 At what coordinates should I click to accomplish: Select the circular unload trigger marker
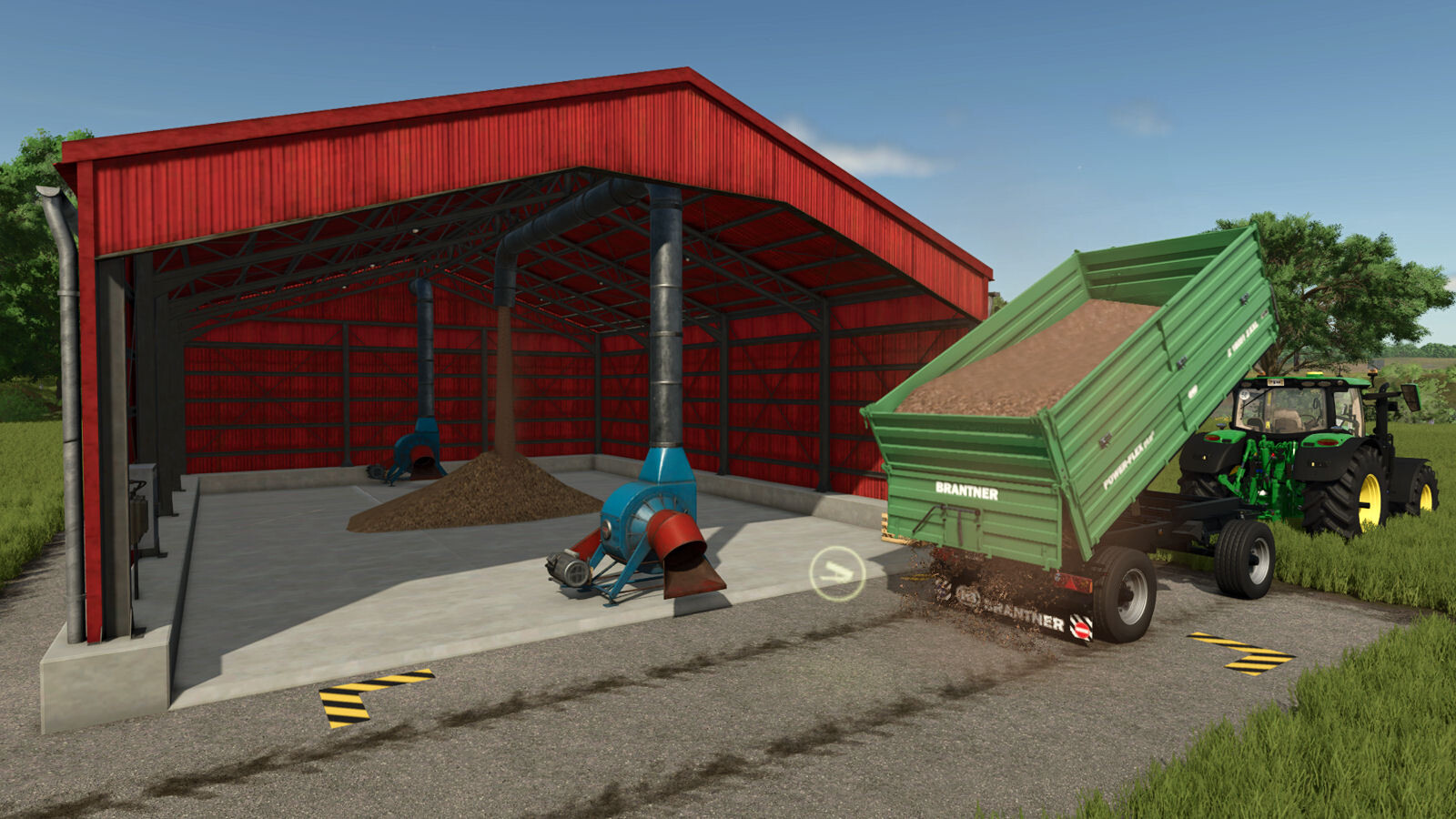836,573
